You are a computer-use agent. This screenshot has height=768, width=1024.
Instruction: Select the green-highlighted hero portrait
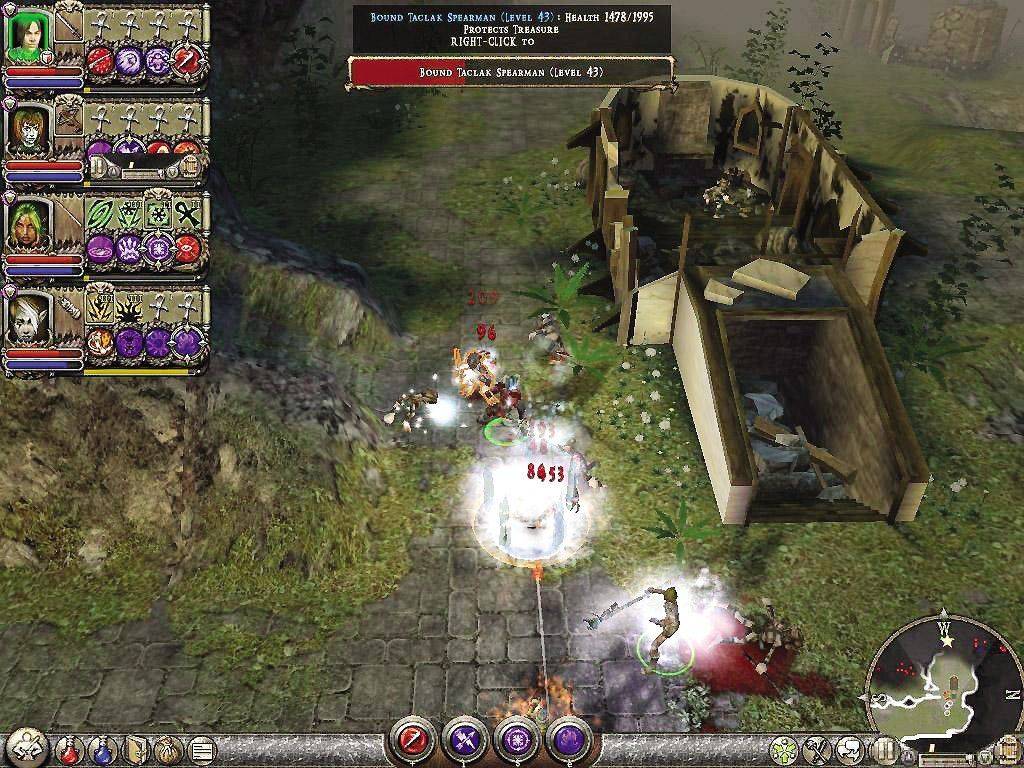coord(28,37)
